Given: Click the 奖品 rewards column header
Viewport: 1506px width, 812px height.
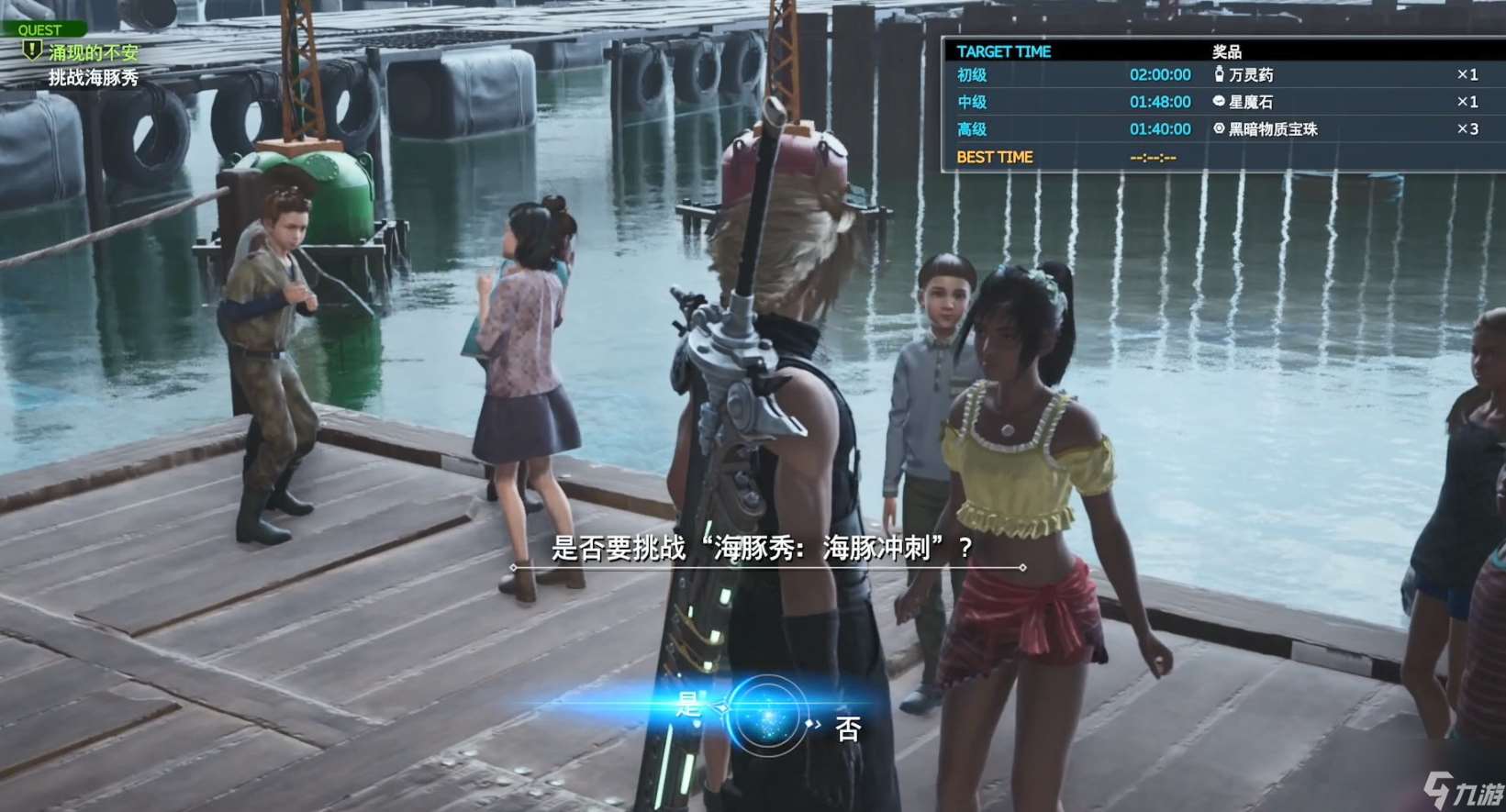Looking at the screenshot, I should tap(1228, 51).
